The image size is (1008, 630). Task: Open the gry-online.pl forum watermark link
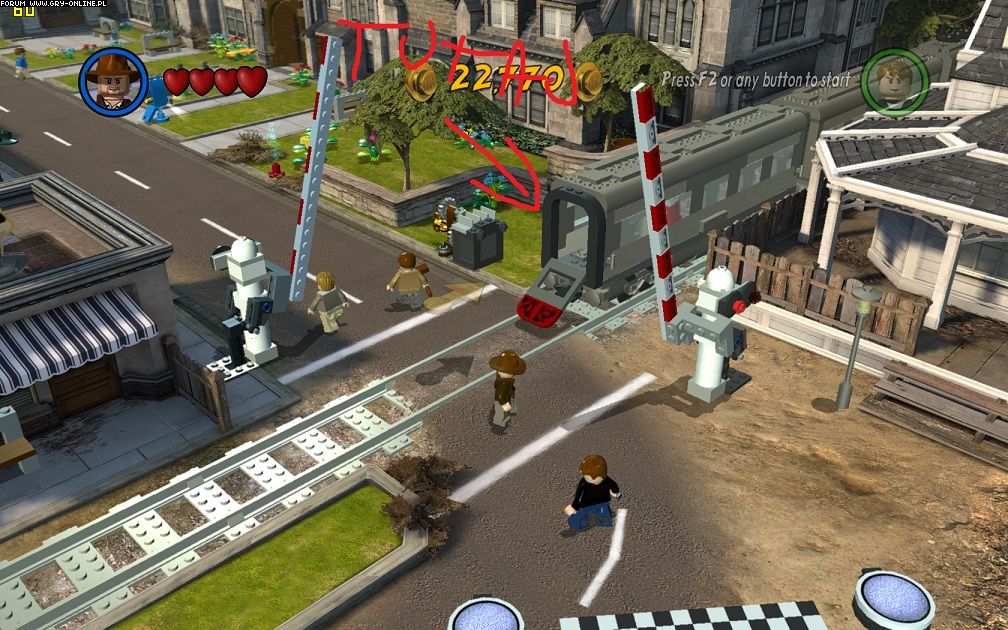44,5
